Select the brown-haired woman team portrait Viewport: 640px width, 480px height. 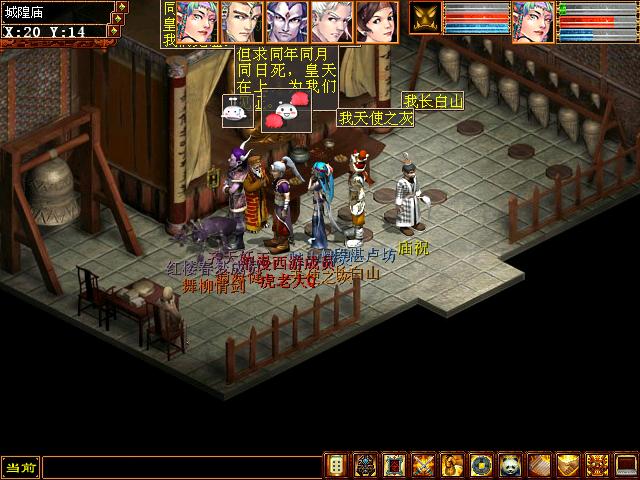[x=376, y=20]
